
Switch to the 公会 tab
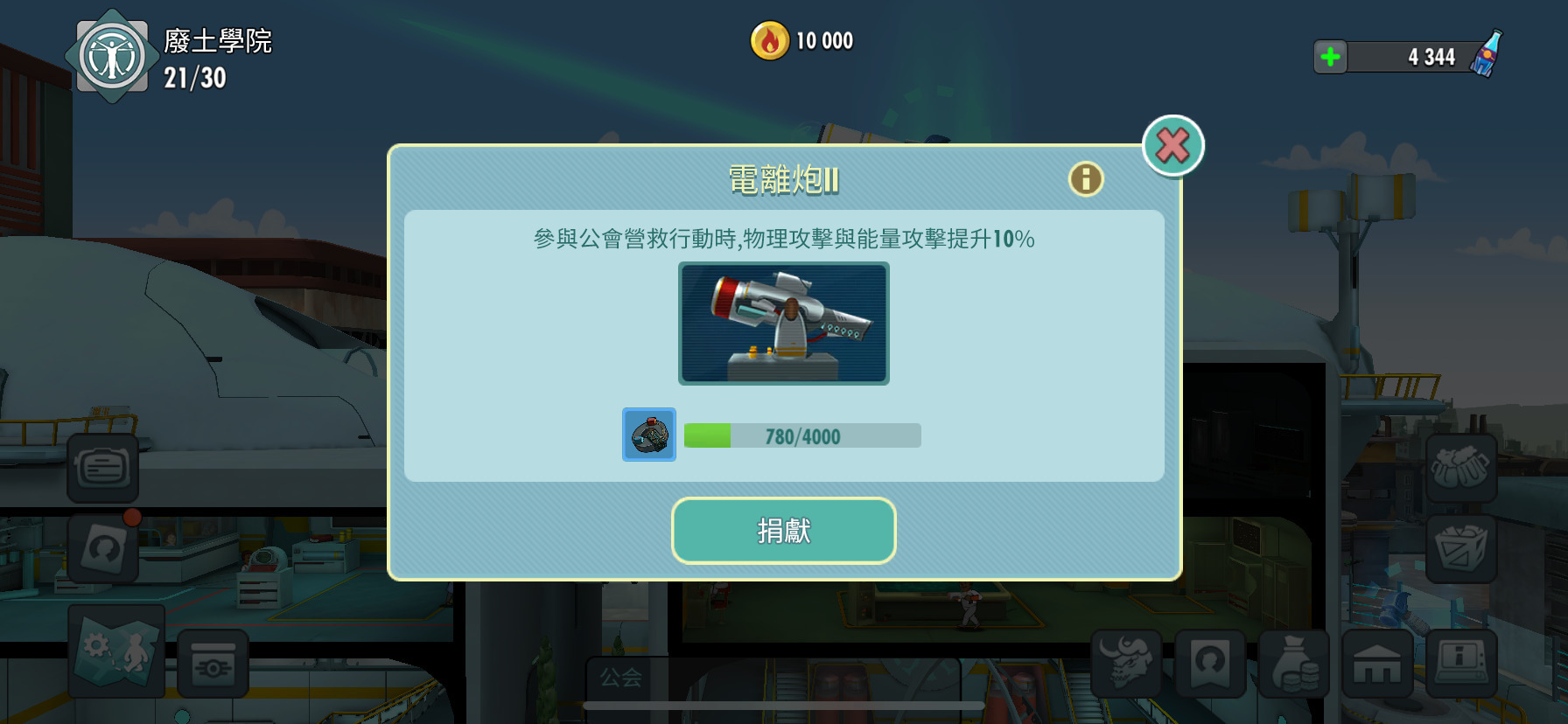(621, 678)
